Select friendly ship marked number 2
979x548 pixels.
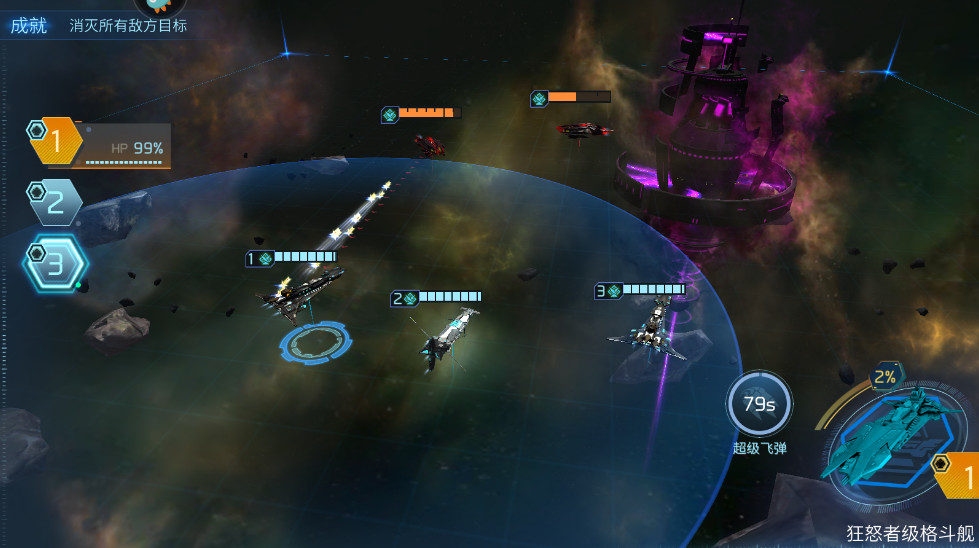coord(447,338)
